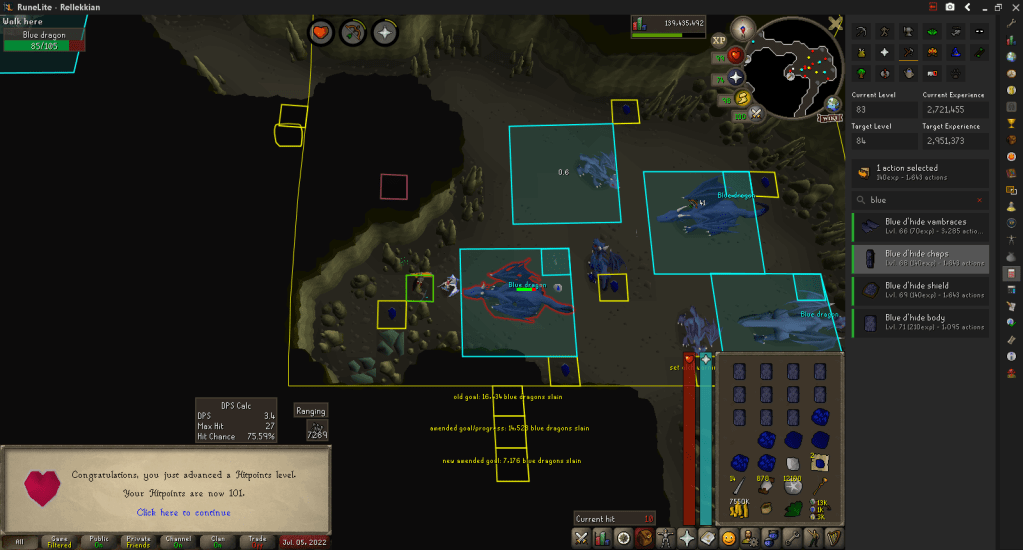Open the Wiki lookup banner

tap(829, 118)
